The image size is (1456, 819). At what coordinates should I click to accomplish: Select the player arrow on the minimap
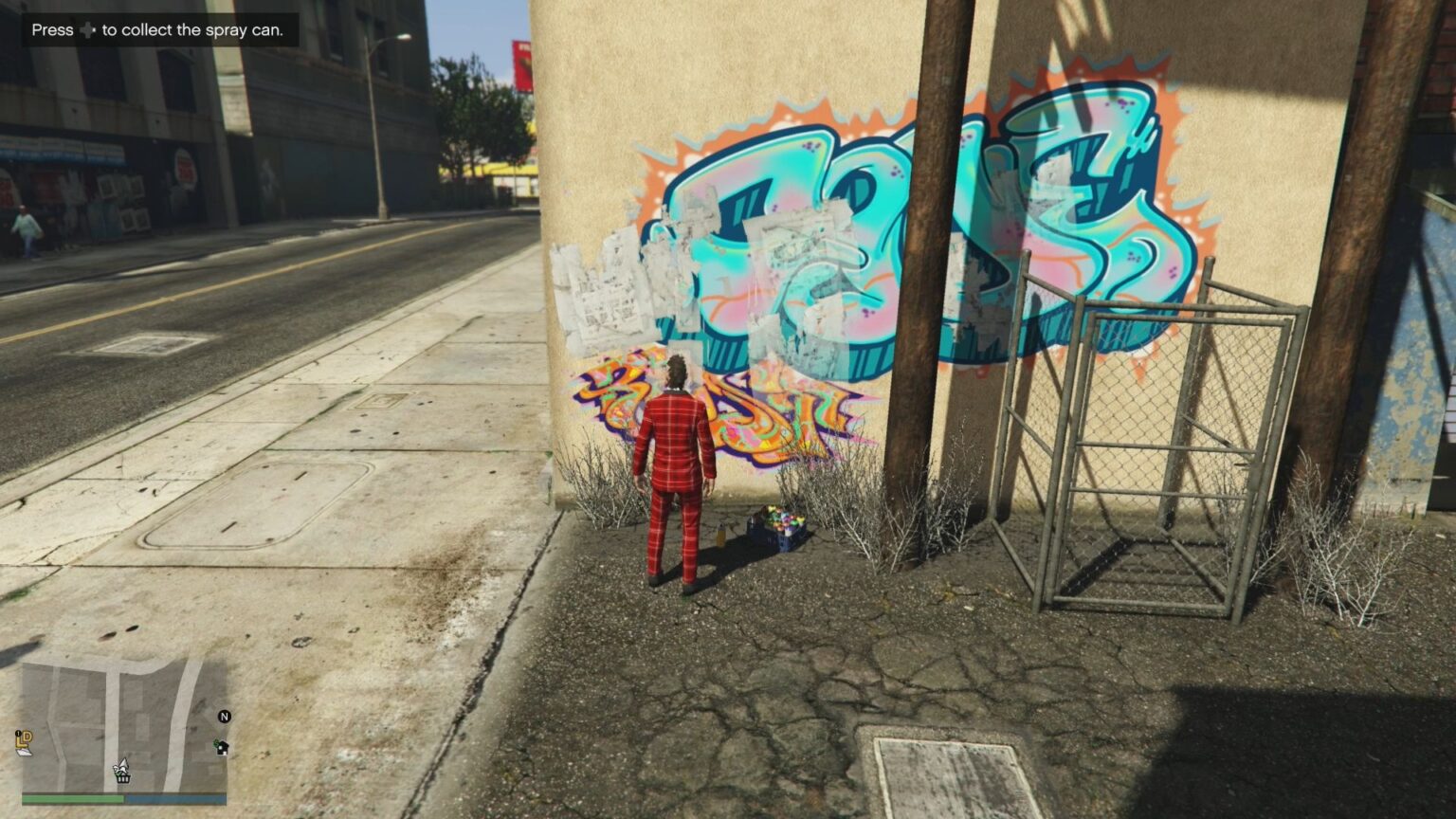123,766
